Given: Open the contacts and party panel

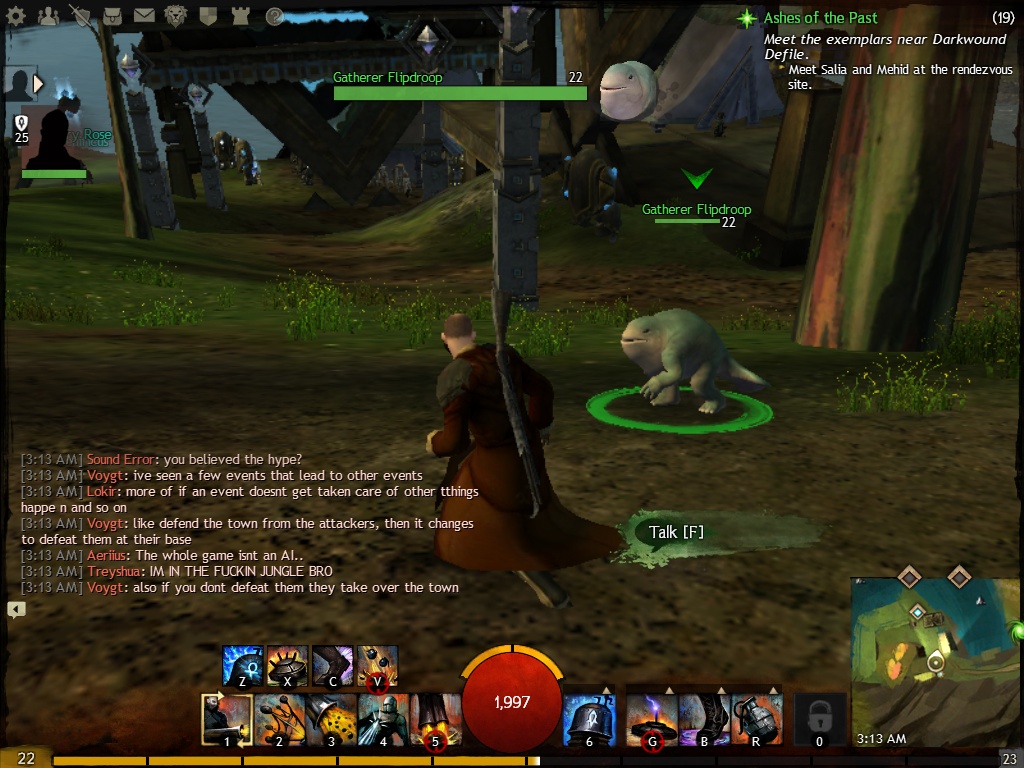Looking at the screenshot, I should click(x=46, y=16).
